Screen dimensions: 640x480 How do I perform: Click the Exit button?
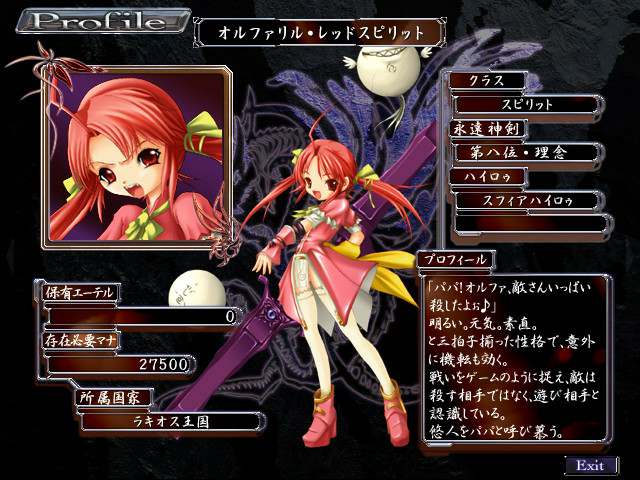click(590, 465)
